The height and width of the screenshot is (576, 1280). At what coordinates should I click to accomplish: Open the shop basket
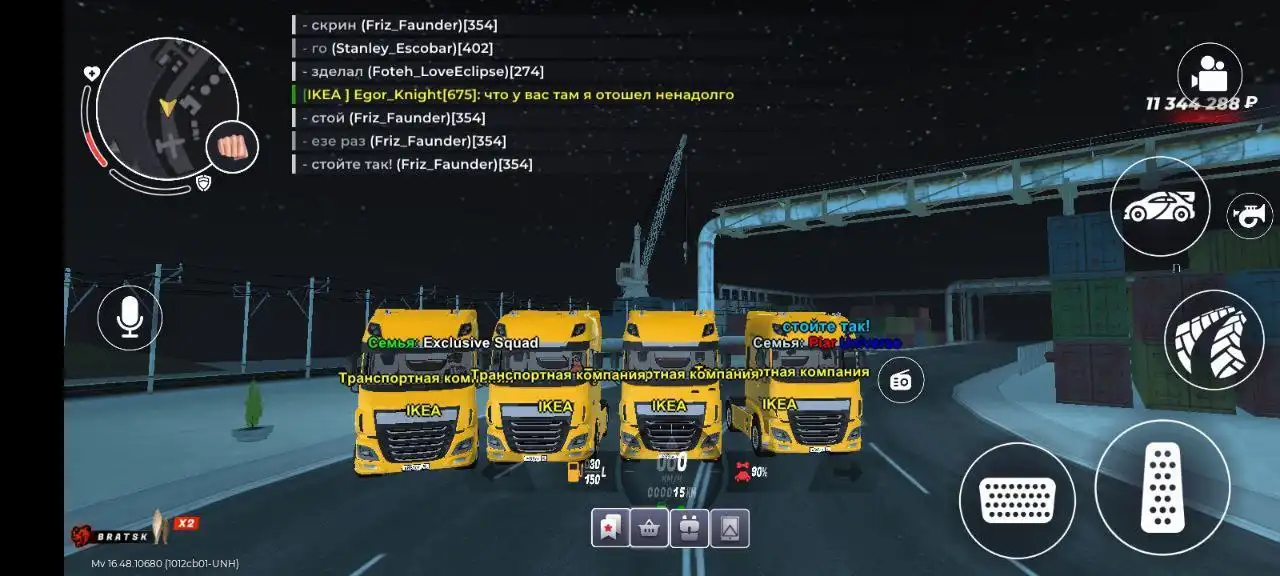tap(650, 528)
